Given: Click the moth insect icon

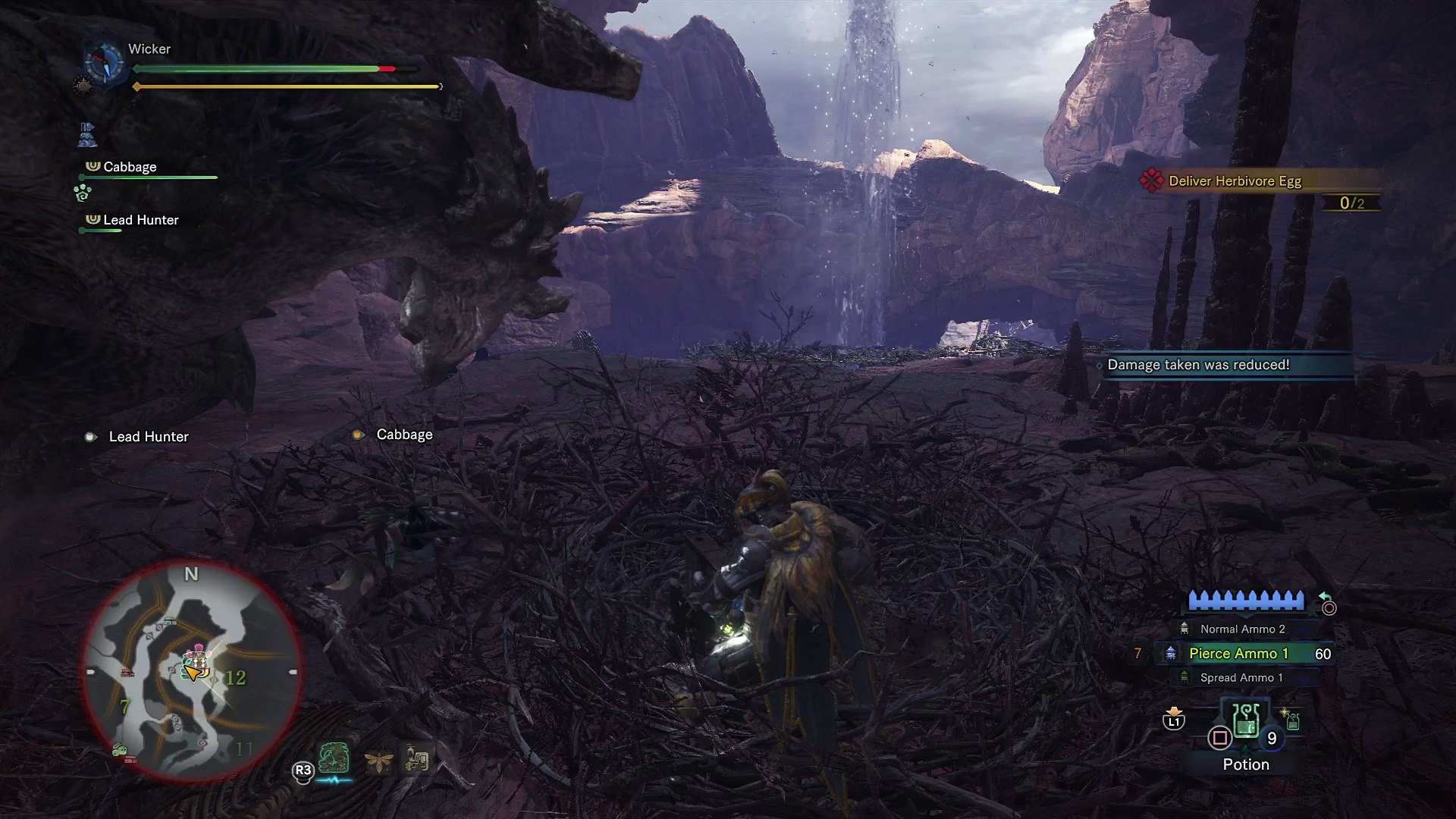Looking at the screenshot, I should 378,760.
